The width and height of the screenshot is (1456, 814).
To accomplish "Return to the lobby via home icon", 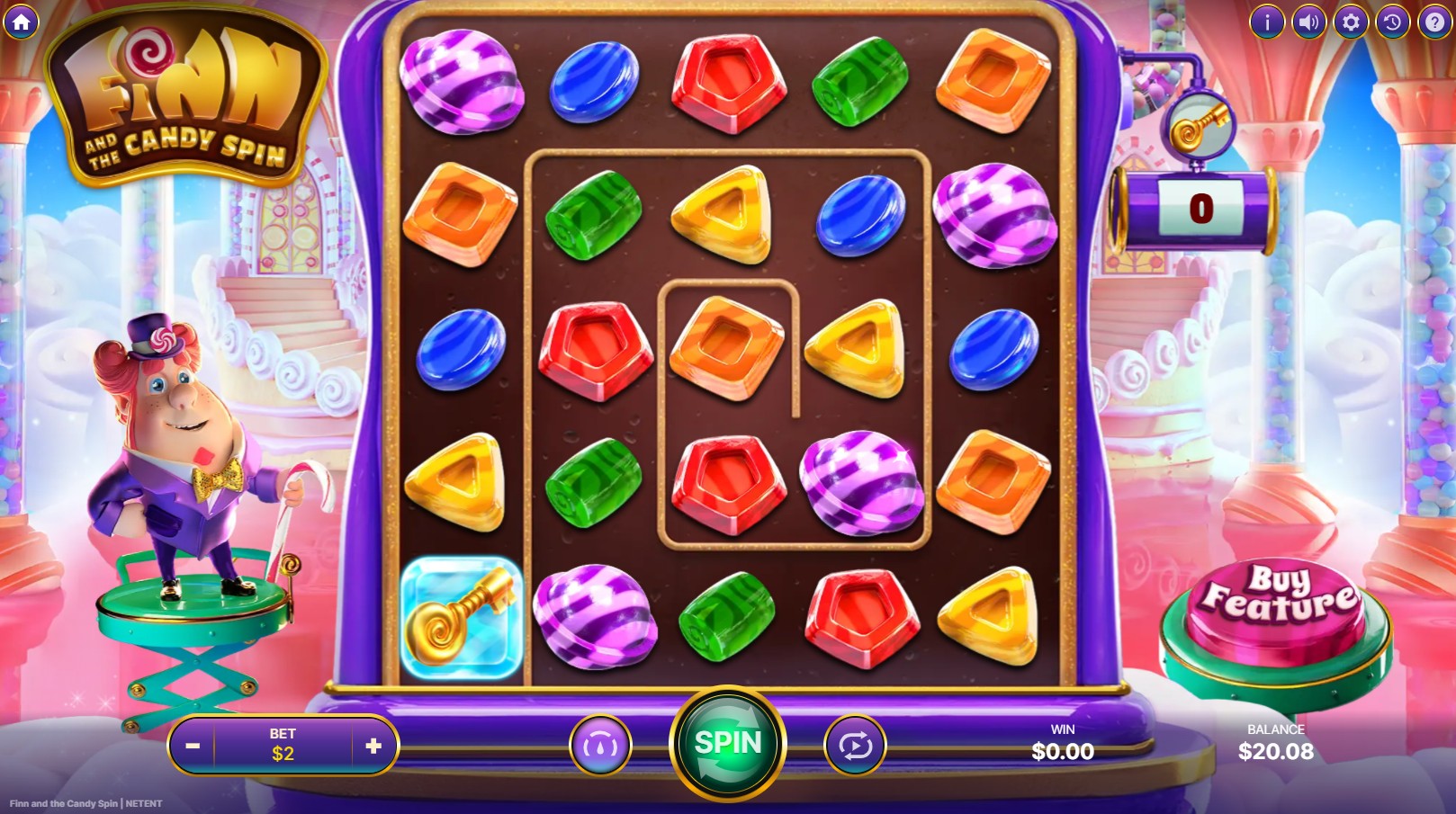I will (x=20, y=22).
